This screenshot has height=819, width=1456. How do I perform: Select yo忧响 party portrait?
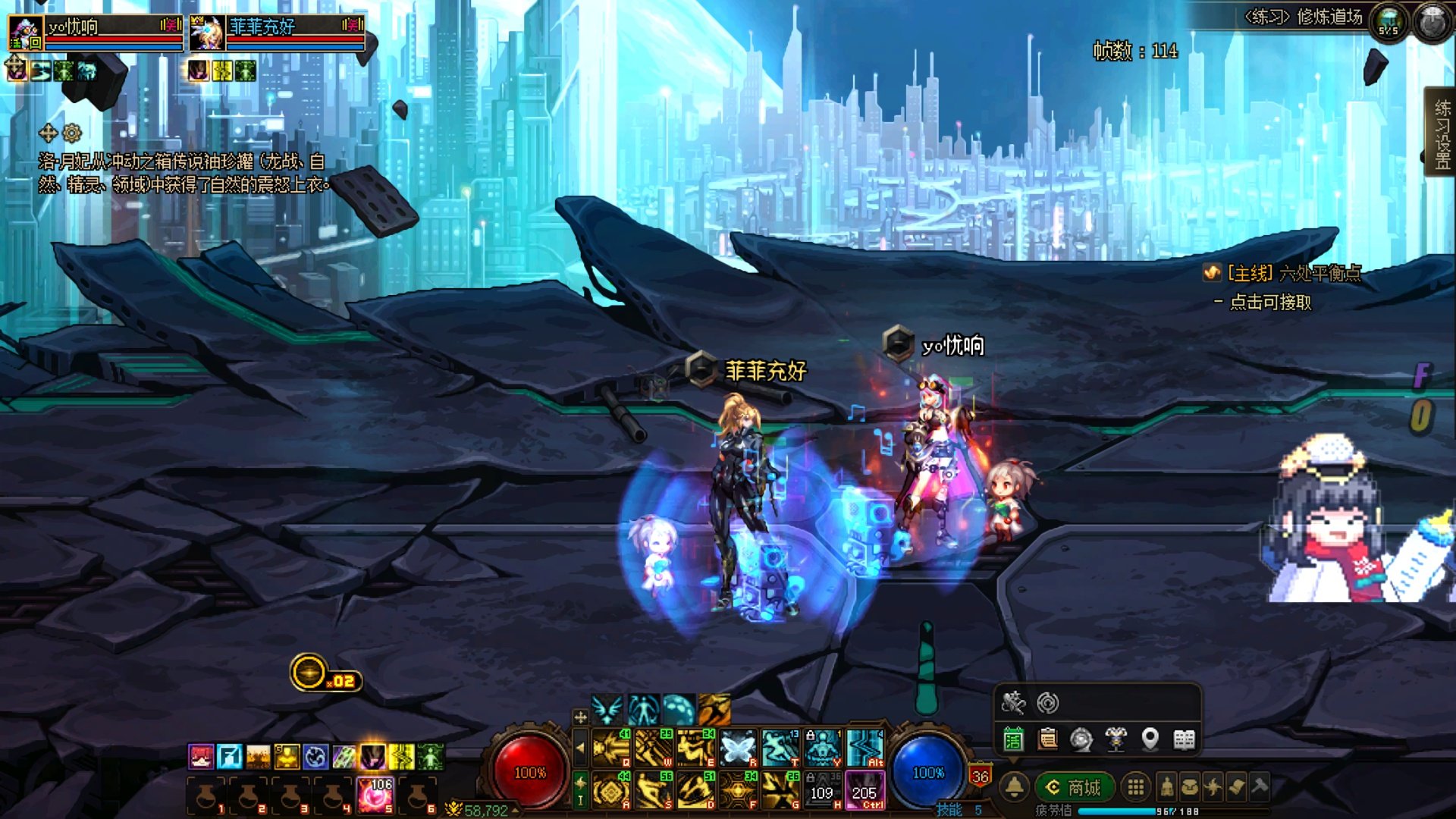point(26,33)
